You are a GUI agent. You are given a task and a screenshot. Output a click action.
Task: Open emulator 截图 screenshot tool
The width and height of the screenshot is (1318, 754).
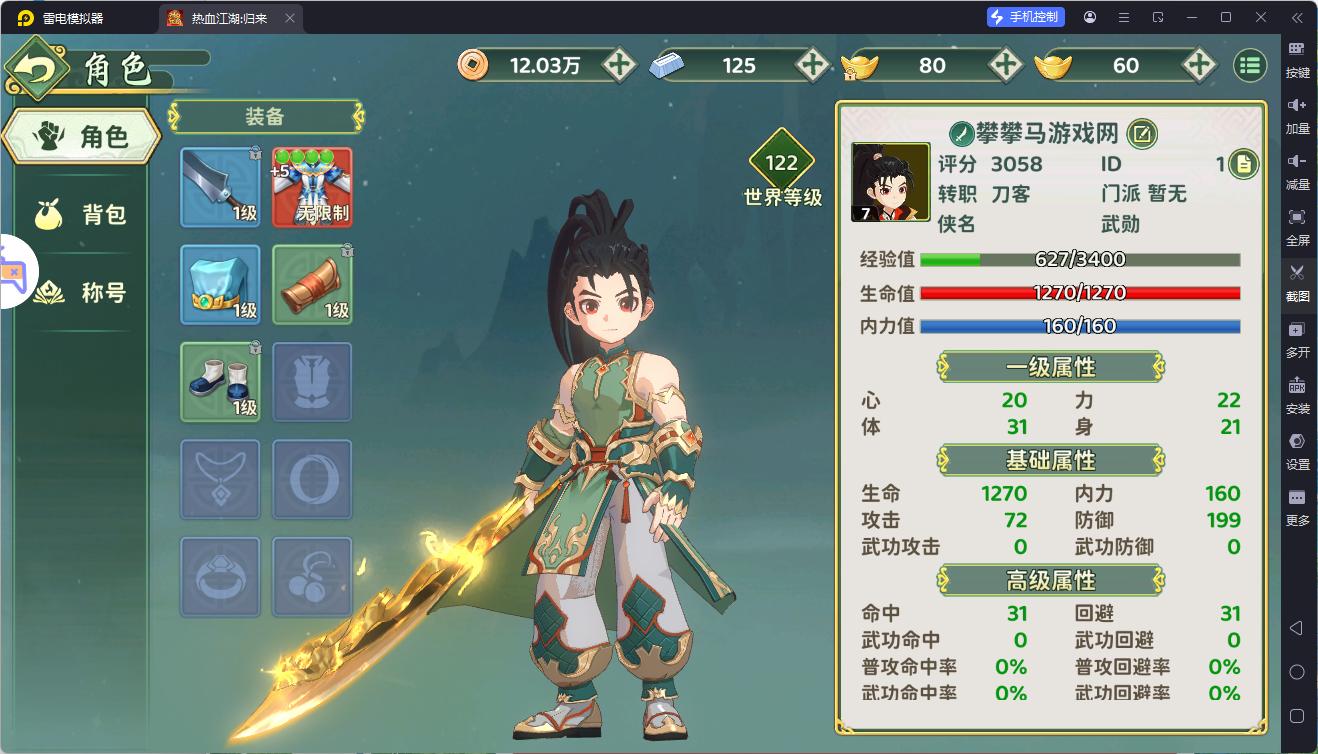pyautogui.click(x=1297, y=281)
